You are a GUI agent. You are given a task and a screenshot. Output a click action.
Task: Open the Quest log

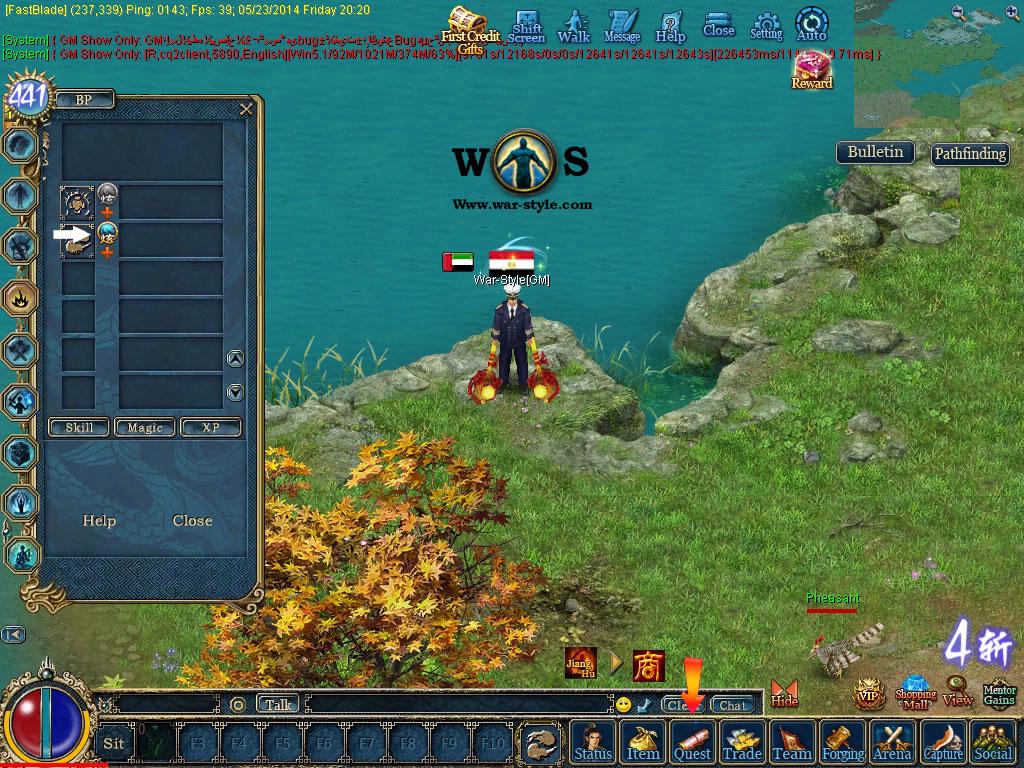click(x=692, y=743)
